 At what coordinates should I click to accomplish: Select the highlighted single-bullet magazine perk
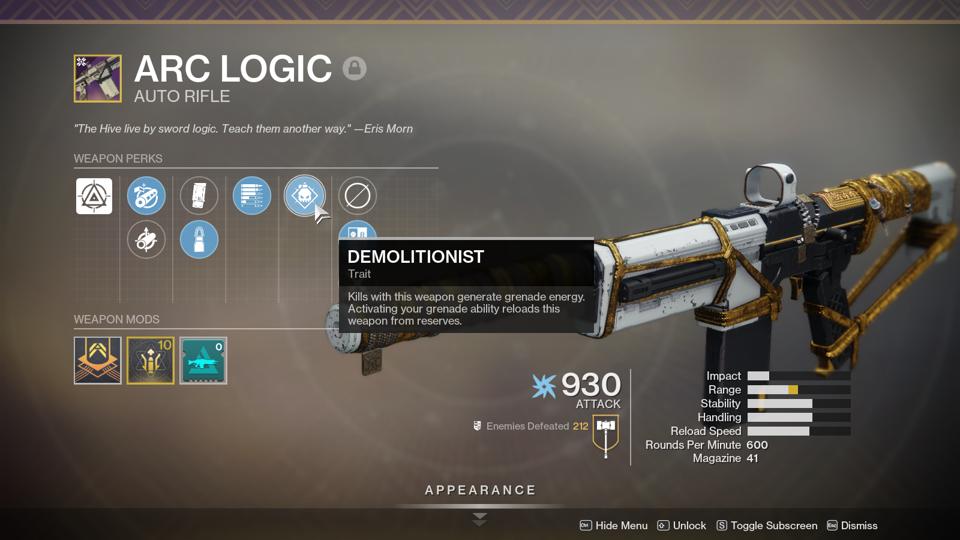click(199, 240)
